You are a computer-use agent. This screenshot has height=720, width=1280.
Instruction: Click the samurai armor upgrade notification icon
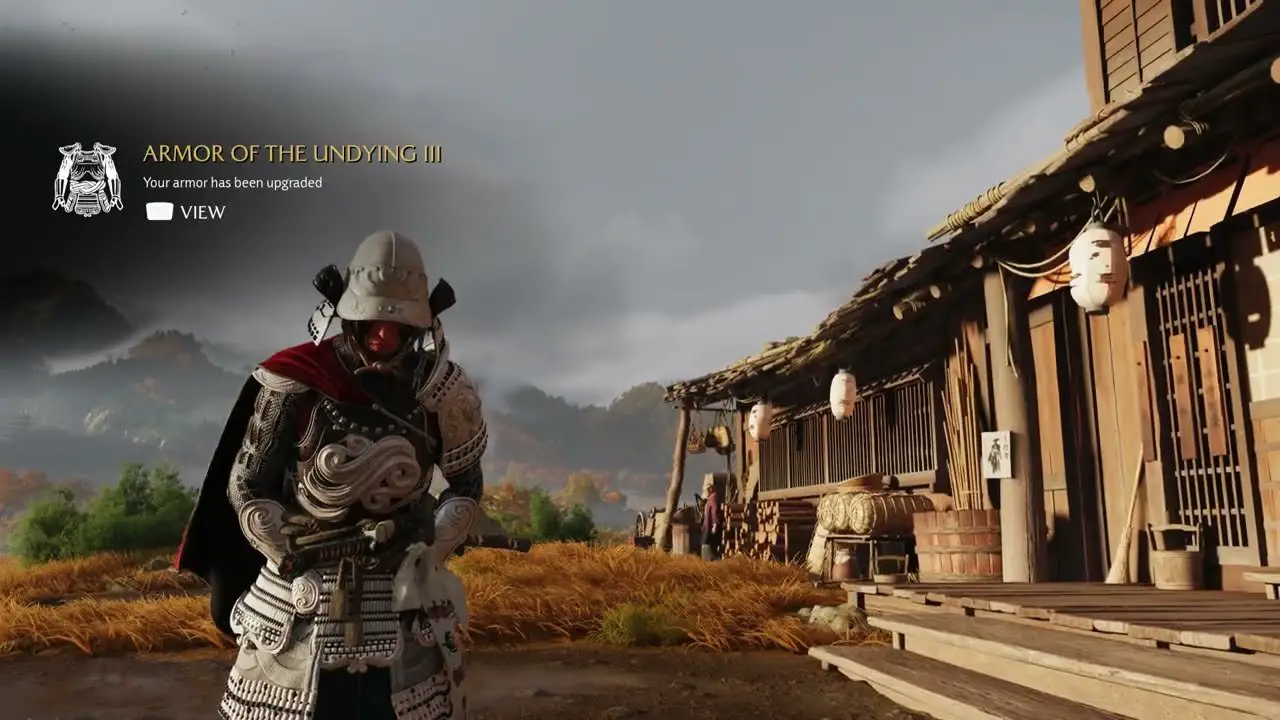[x=87, y=179]
